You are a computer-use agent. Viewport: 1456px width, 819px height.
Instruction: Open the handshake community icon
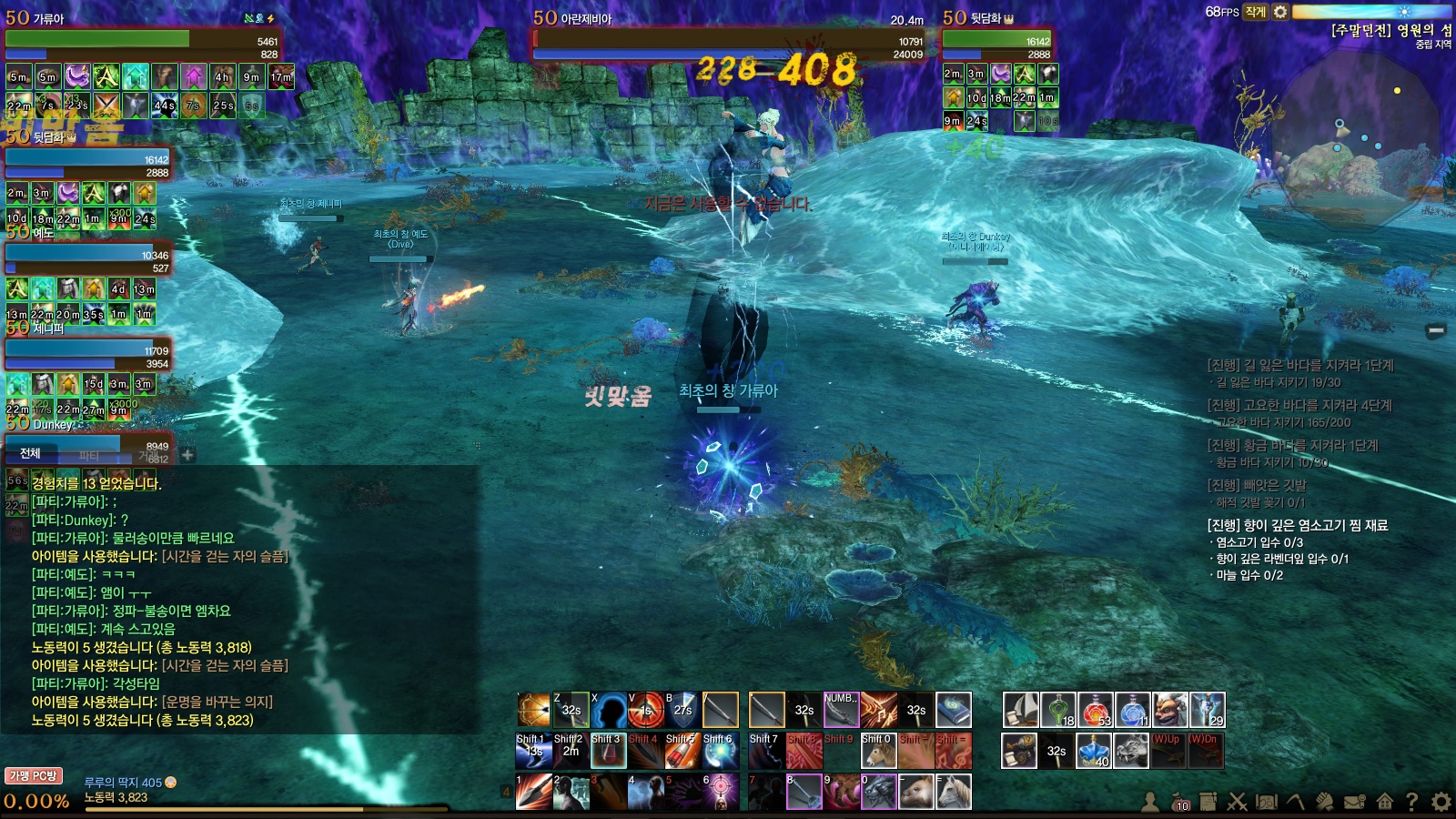tap(1325, 802)
